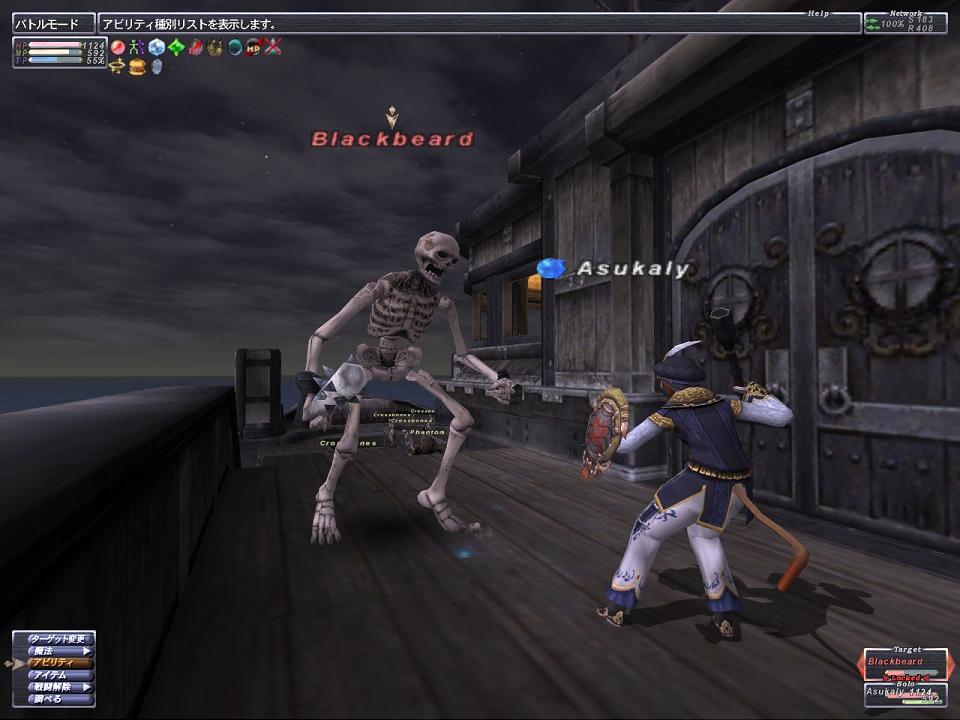Click the dark teal orb status icon
This screenshot has width=960, height=720.
[234, 47]
